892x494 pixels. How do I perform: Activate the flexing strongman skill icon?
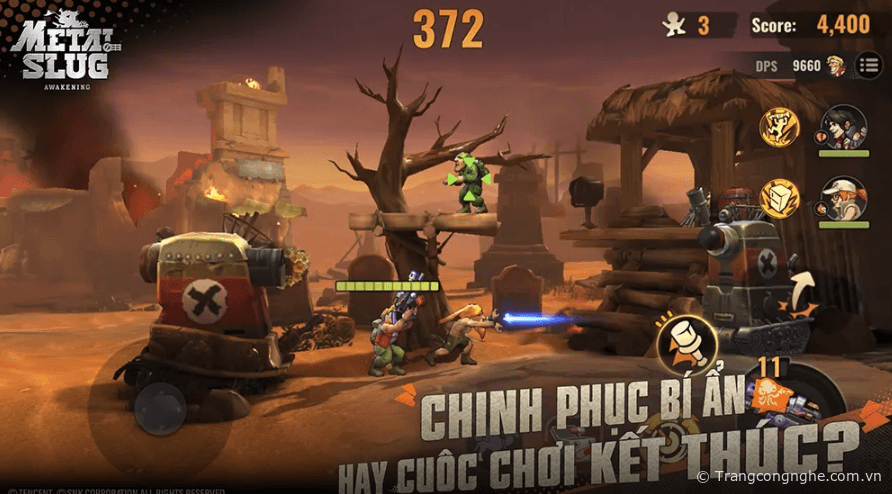point(779,126)
